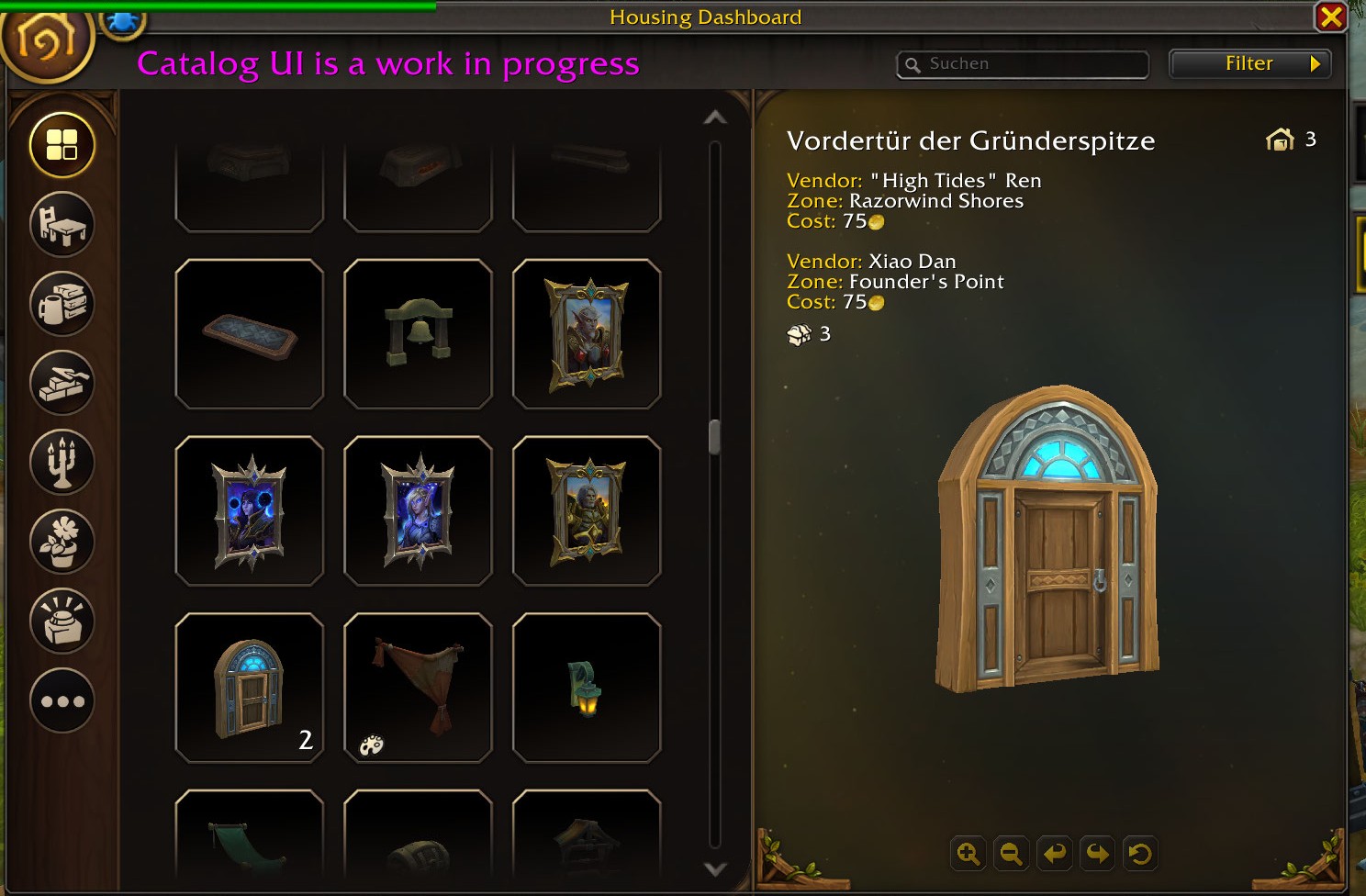Switch to the candelabra category

(x=62, y=463)
